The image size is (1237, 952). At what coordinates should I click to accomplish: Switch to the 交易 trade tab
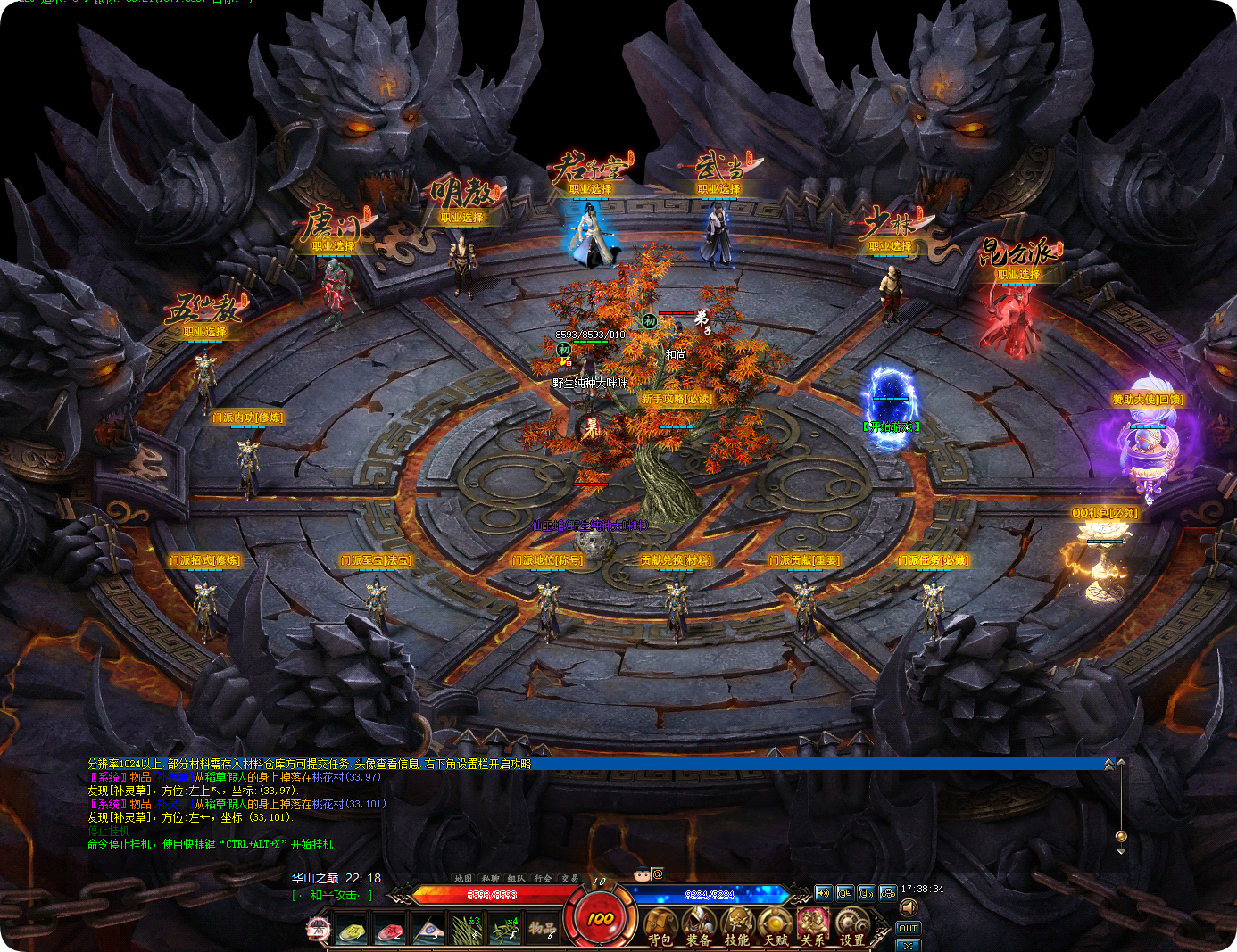tap(569, 879)
